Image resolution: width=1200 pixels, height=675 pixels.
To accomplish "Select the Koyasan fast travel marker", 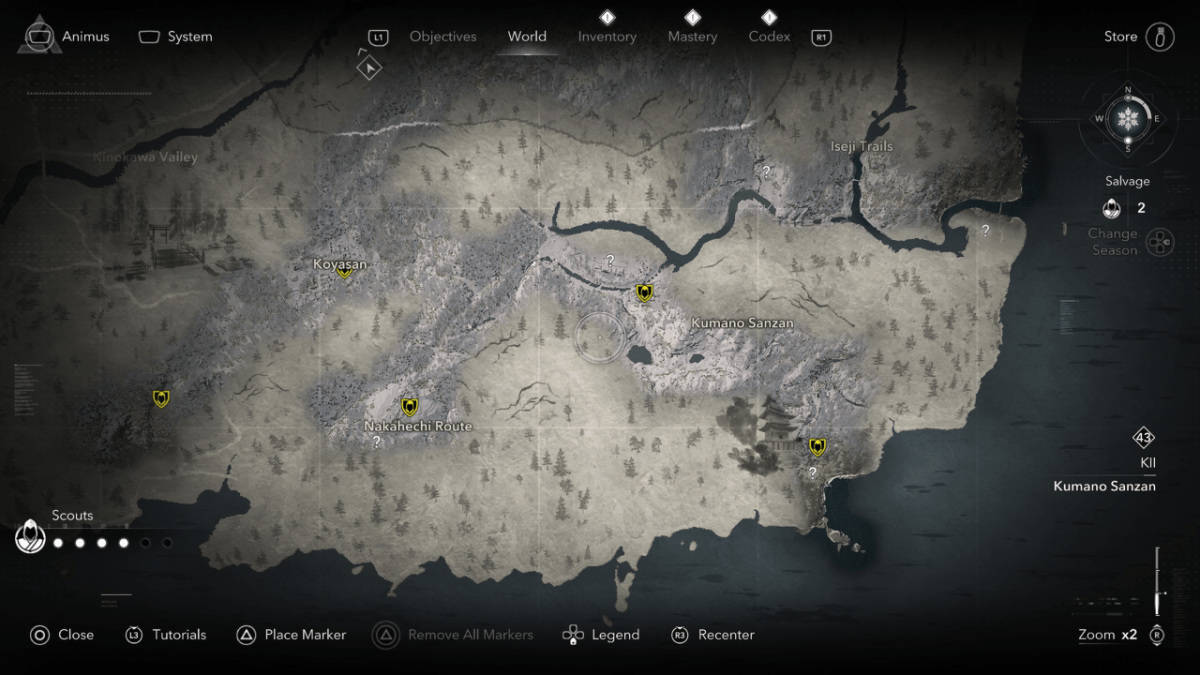I will pyautogui.click(x=345, y=271).
